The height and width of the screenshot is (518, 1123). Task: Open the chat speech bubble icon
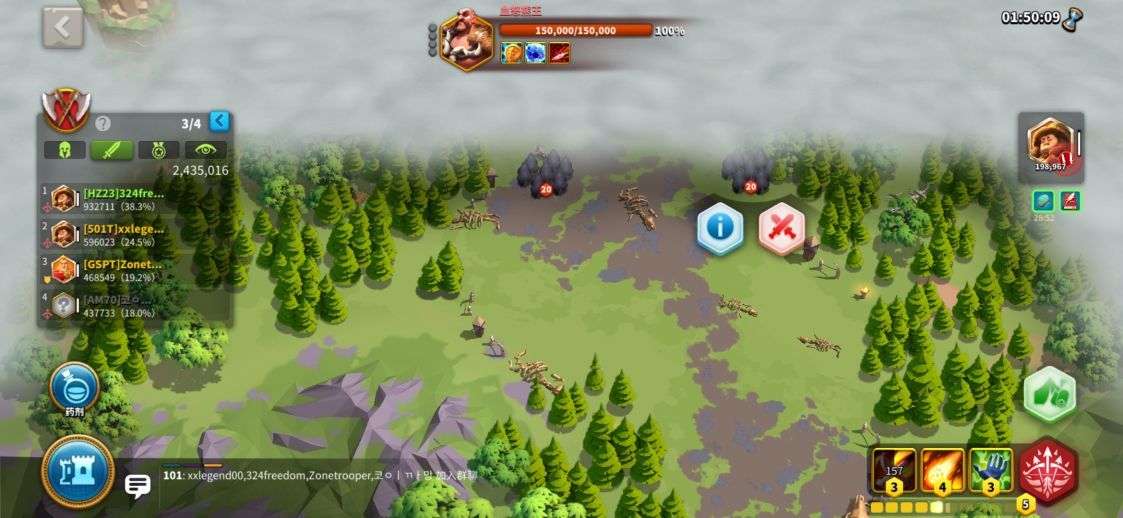(138, 486)
